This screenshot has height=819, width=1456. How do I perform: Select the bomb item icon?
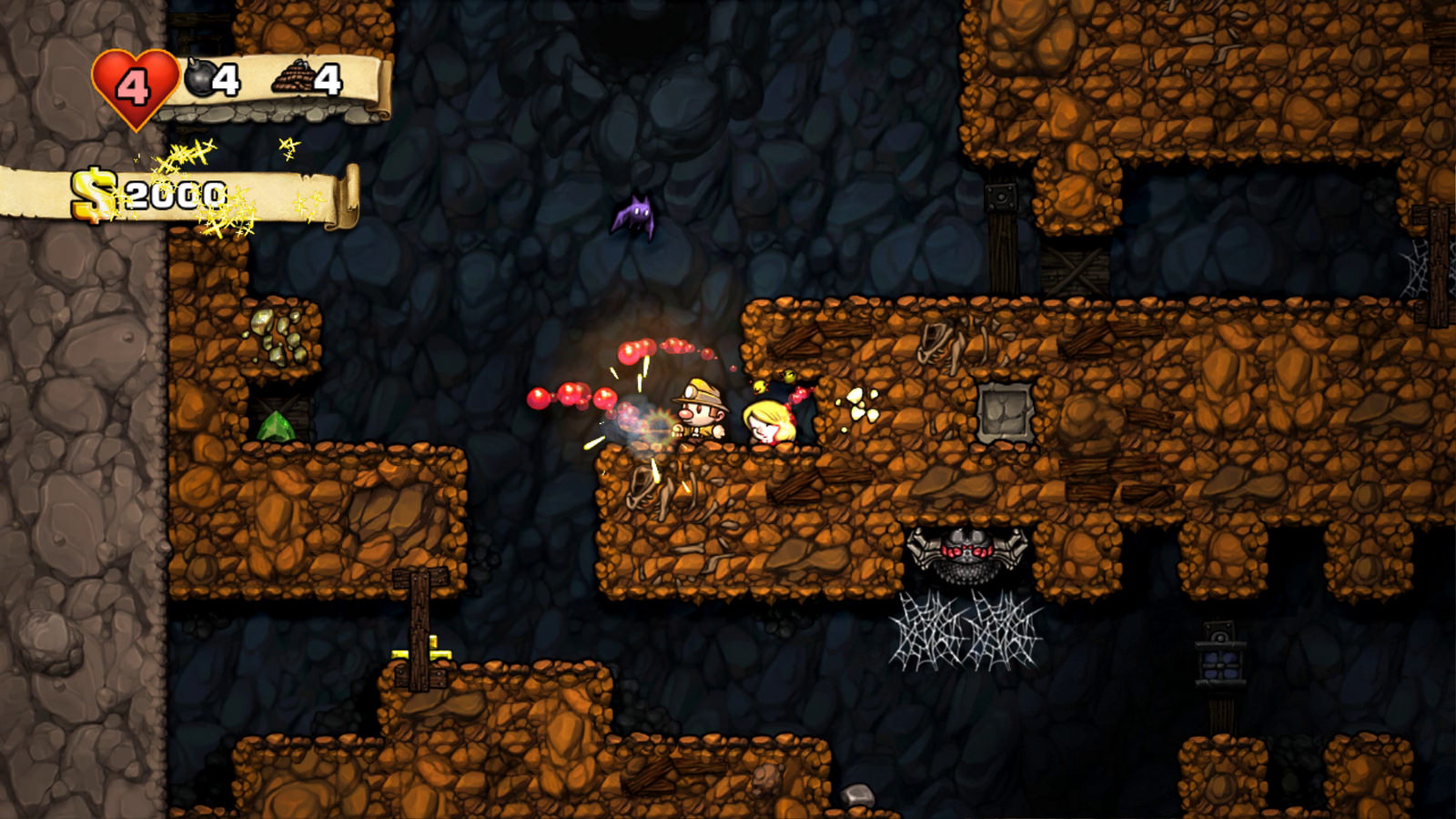point(199,78)
